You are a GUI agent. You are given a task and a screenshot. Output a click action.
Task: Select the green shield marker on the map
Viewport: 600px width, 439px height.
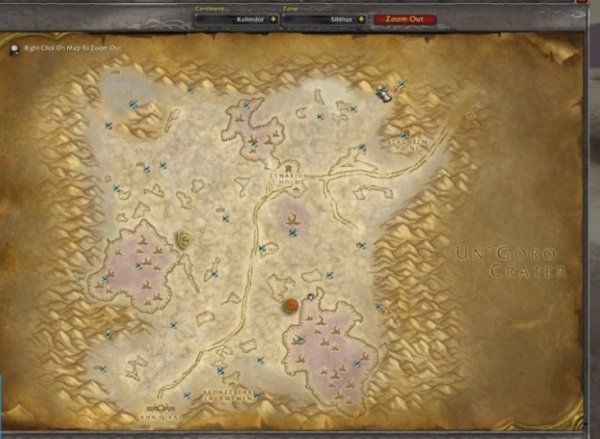184,238
